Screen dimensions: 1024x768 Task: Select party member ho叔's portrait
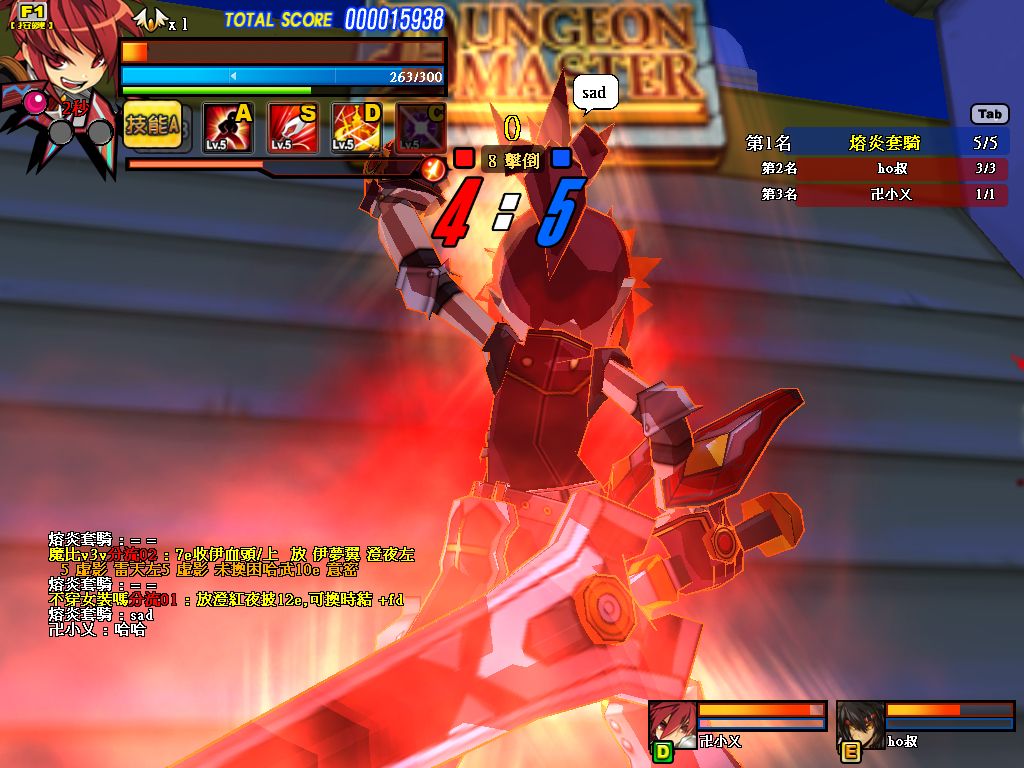tap(861, 725)
